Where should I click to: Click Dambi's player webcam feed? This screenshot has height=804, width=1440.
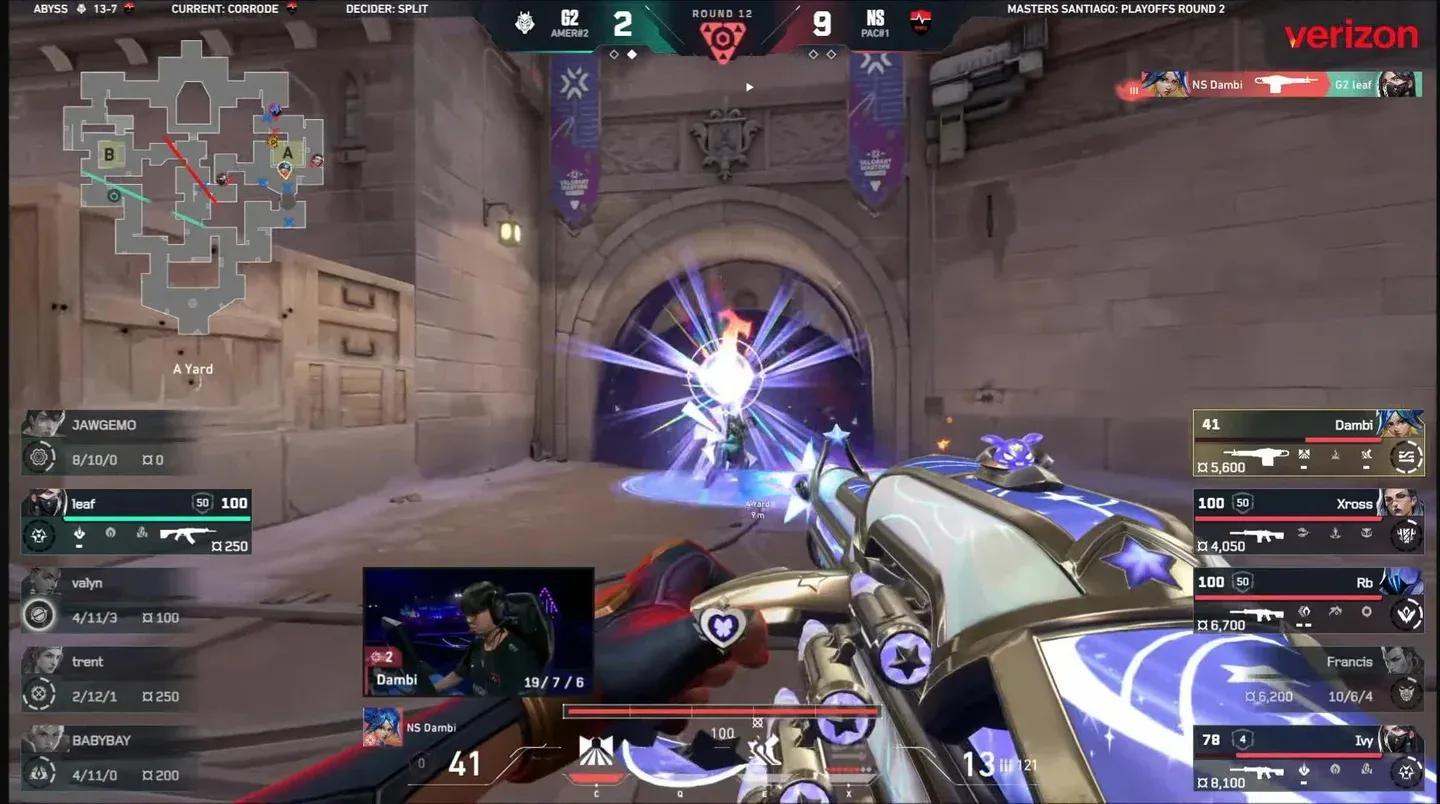478,631
